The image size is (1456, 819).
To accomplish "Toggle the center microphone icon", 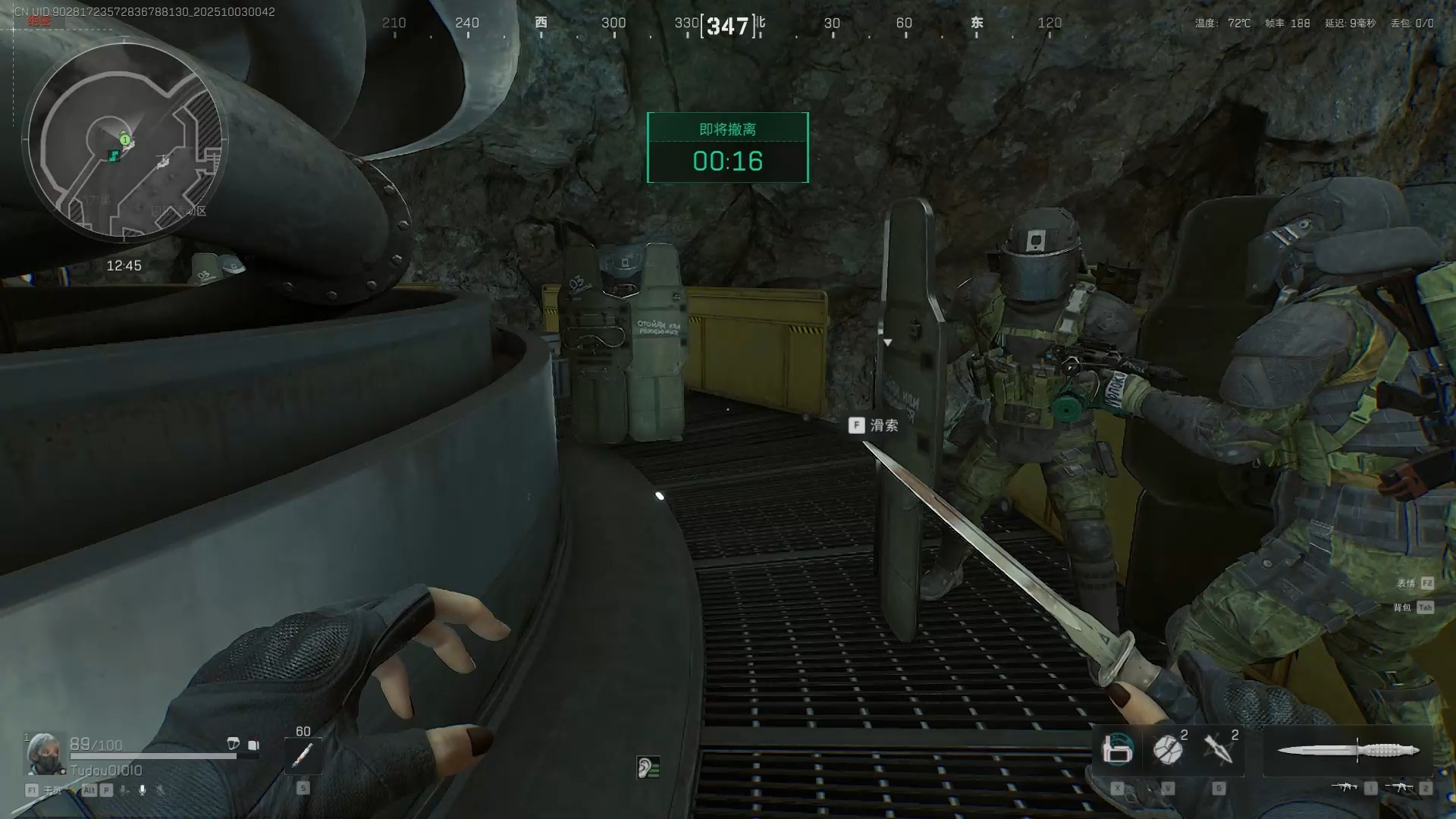I will (x=142, y=790).
